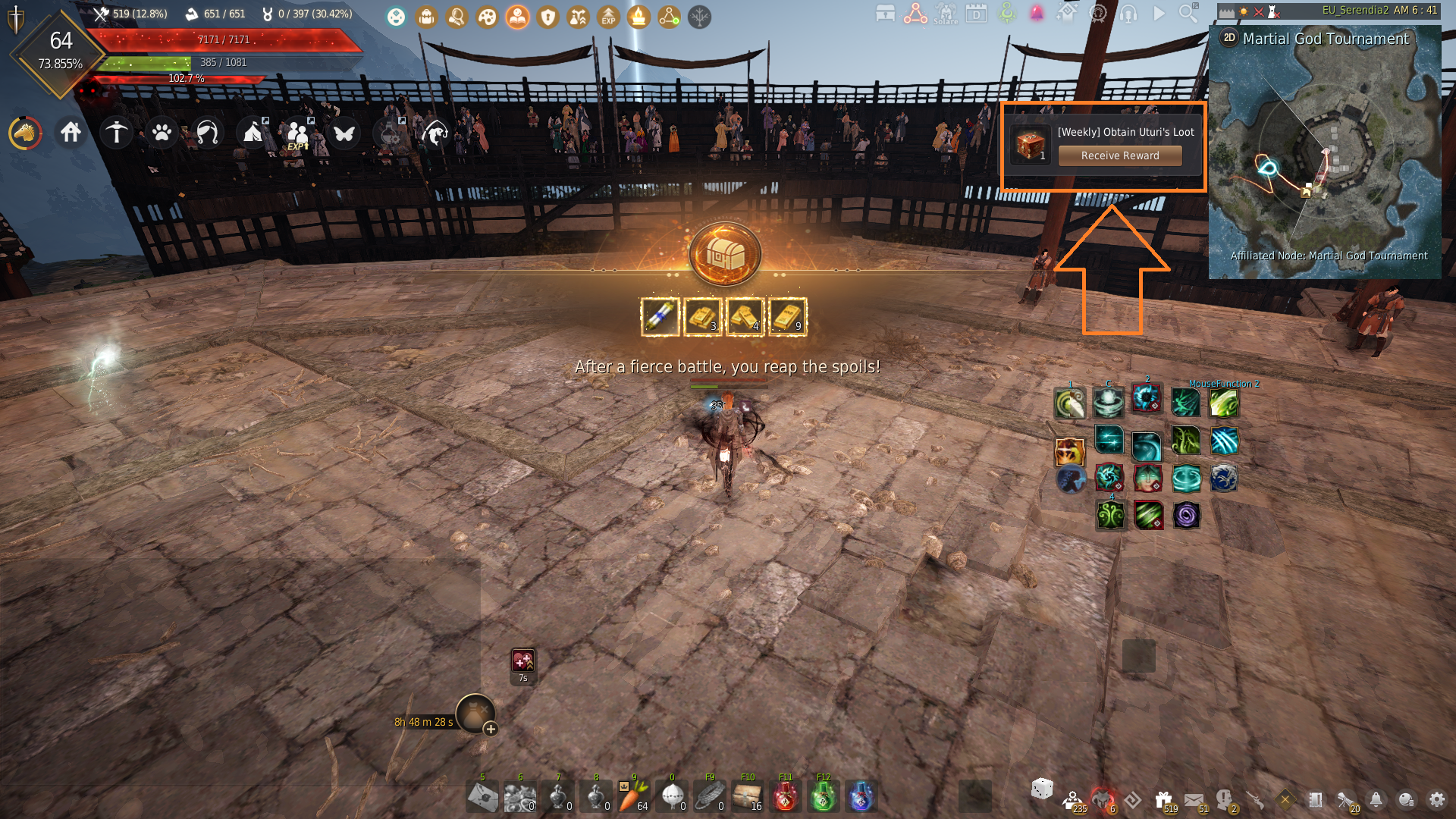Open the pink bell notification icon
Viewport: 1456px width, 819px height.
click(1037, 14)
